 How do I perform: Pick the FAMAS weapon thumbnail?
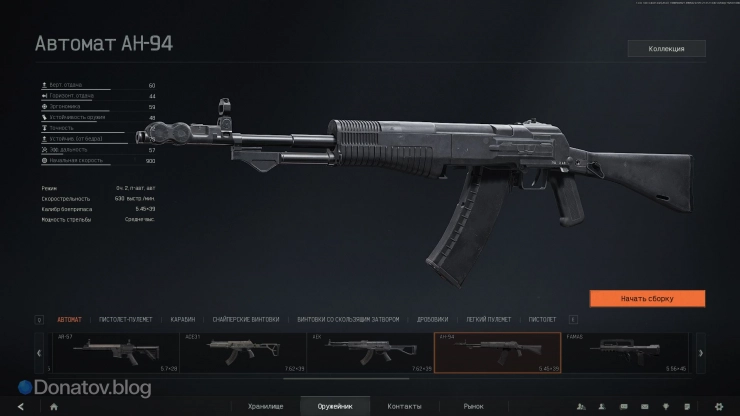pos(625,352)
